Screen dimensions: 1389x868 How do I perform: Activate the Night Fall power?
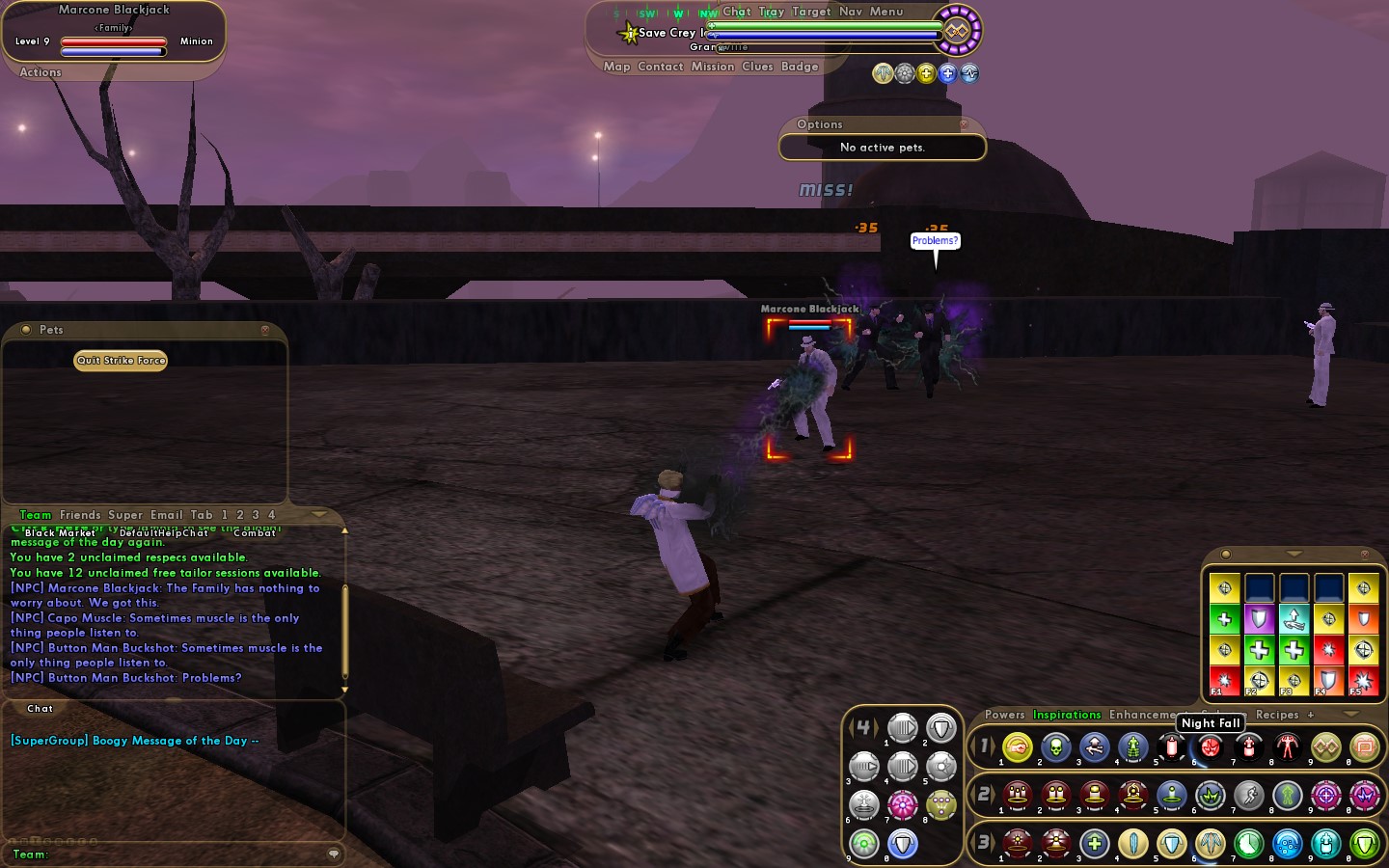pyautogui.click(x=1210, y=747)
